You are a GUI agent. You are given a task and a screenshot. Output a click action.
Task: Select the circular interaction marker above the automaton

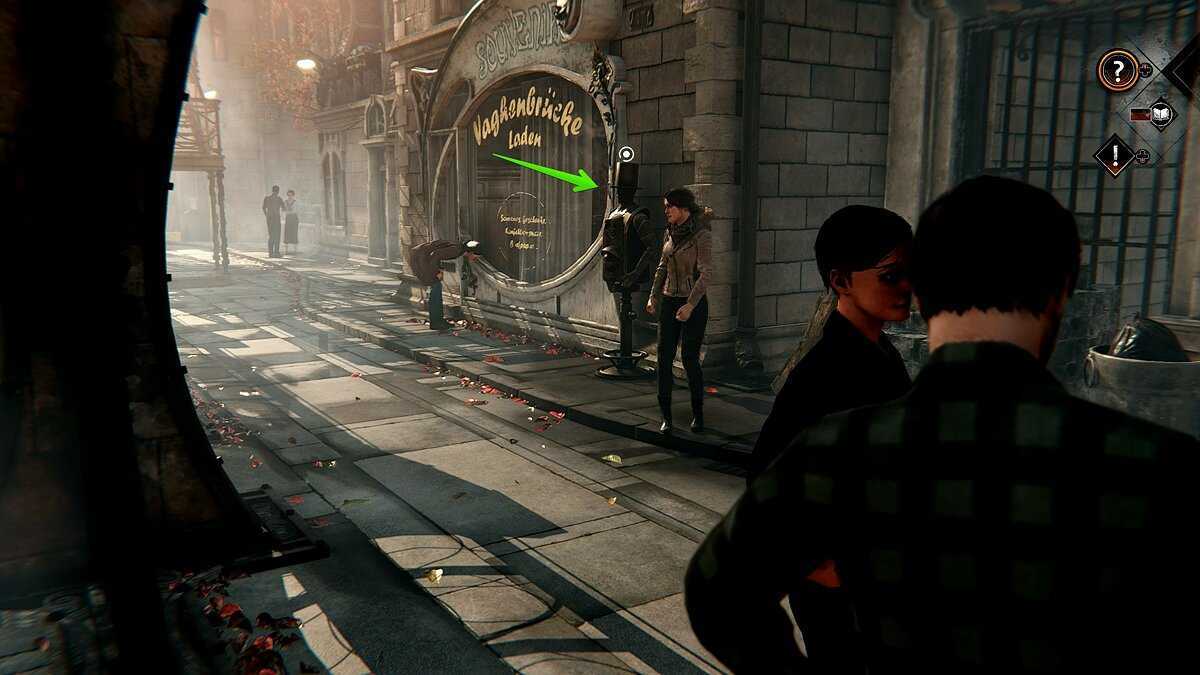626,154
